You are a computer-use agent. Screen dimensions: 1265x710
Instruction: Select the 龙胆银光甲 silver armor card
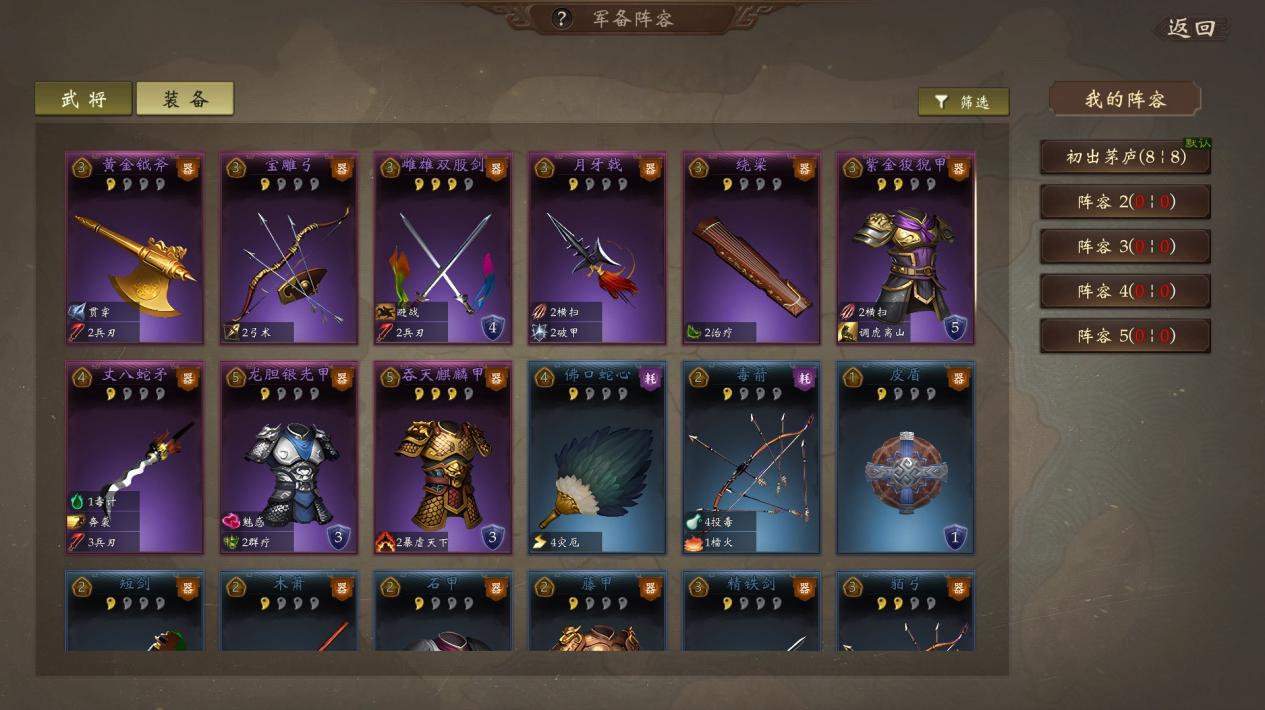(289, 458)
